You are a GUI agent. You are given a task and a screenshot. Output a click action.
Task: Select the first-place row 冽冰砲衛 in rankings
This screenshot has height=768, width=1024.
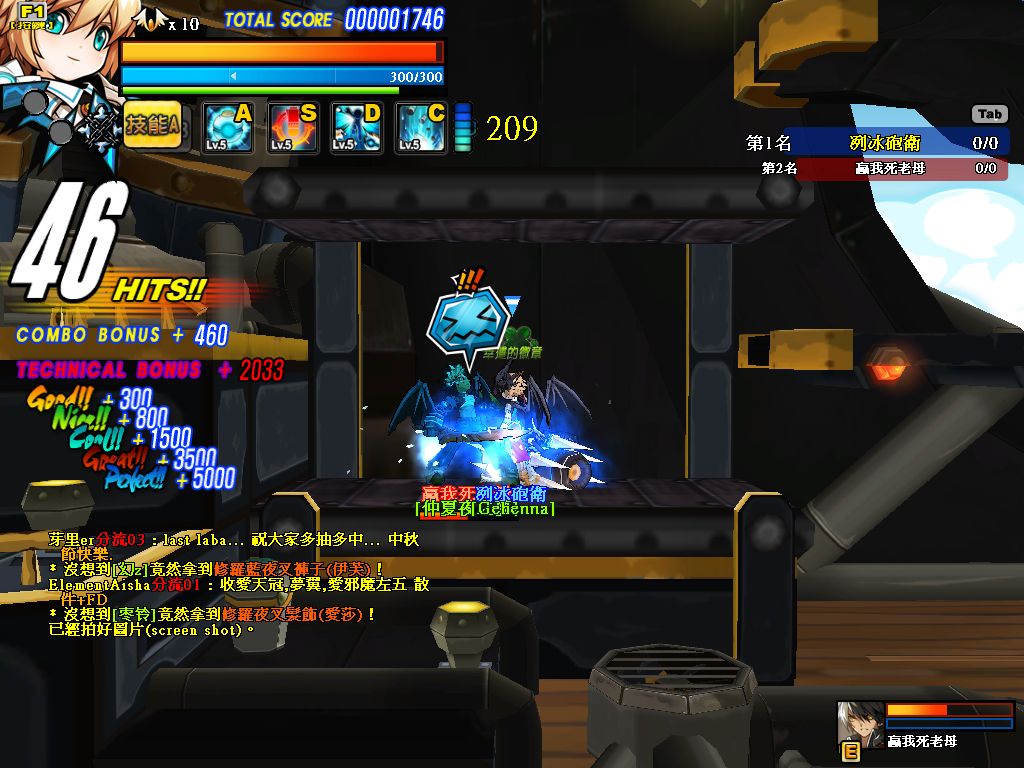pyautogui.click(x=873, y=143)
